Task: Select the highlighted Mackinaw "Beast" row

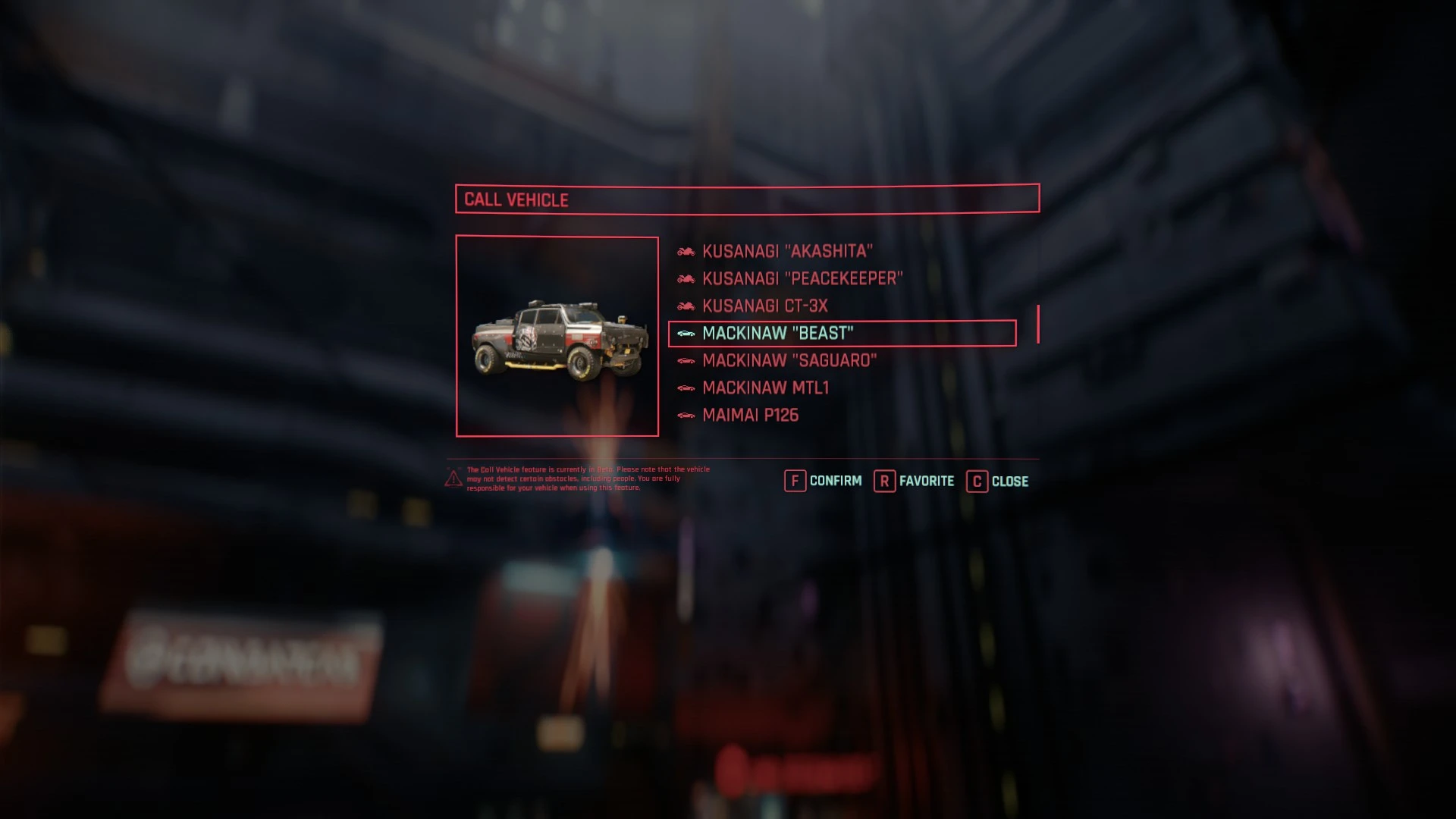Action: (842, 333)
